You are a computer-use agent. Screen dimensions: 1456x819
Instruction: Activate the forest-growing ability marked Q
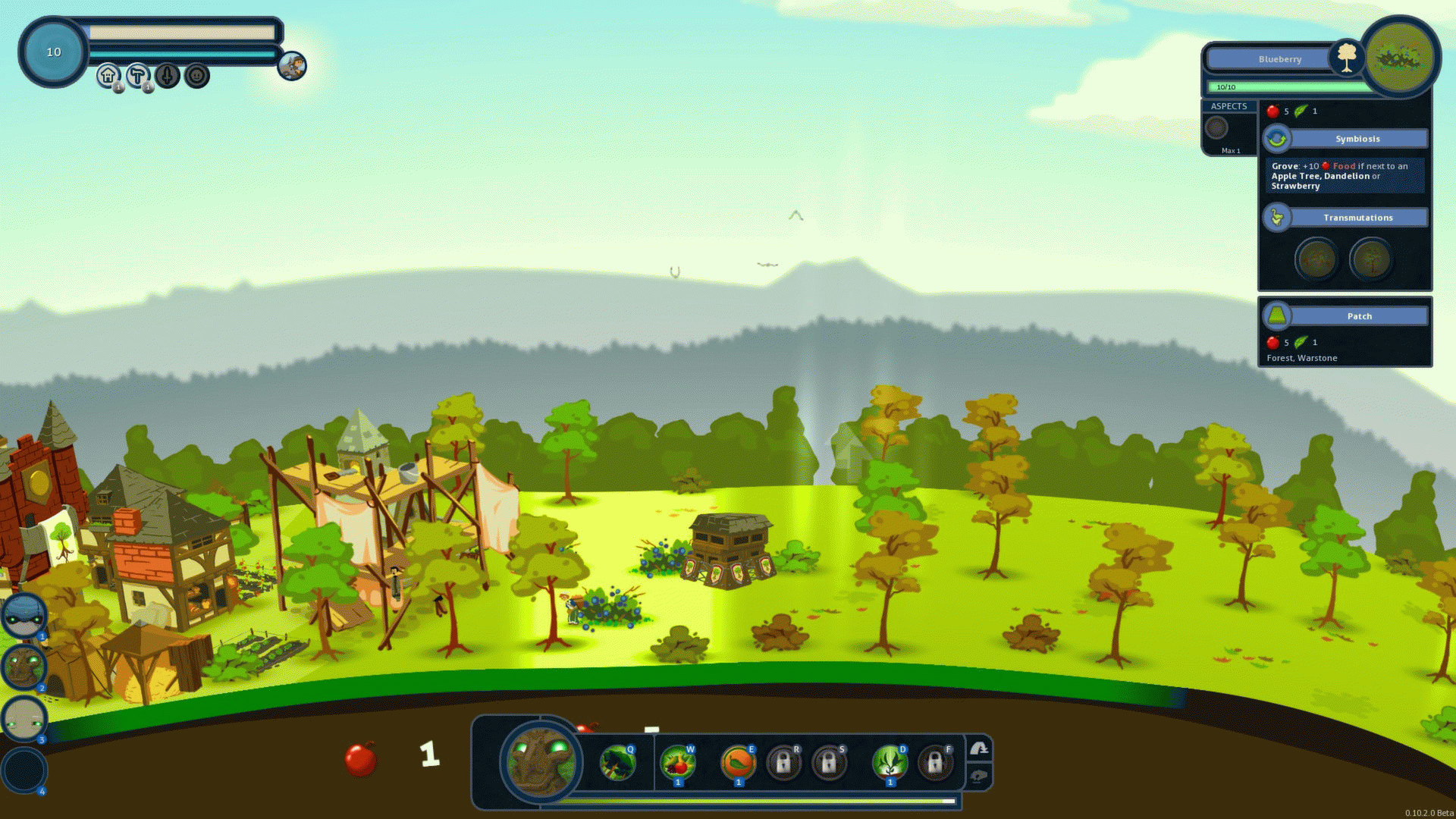[x=617, y=762]
